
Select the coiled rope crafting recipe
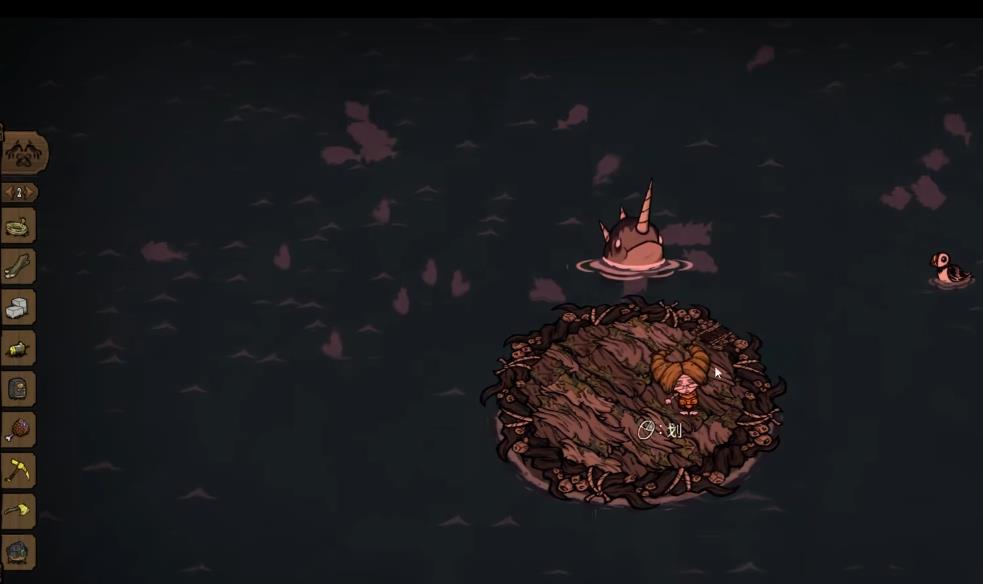18,226
